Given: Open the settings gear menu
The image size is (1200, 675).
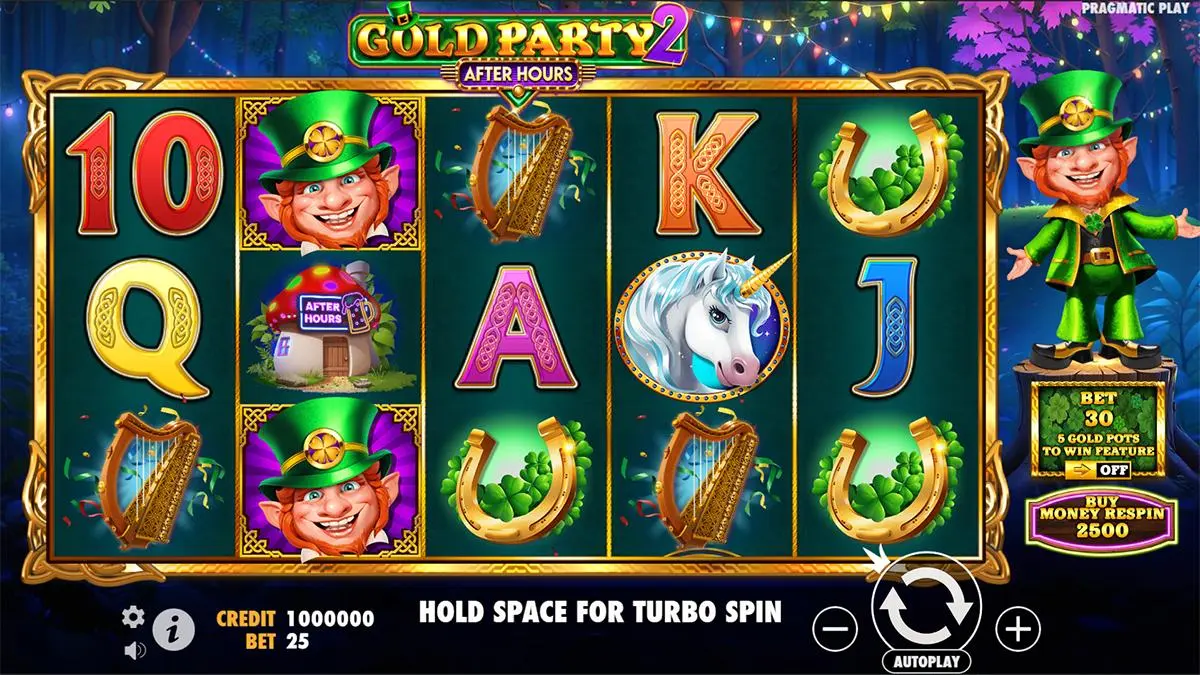Looking at the screenshot, I should [133, 616].
